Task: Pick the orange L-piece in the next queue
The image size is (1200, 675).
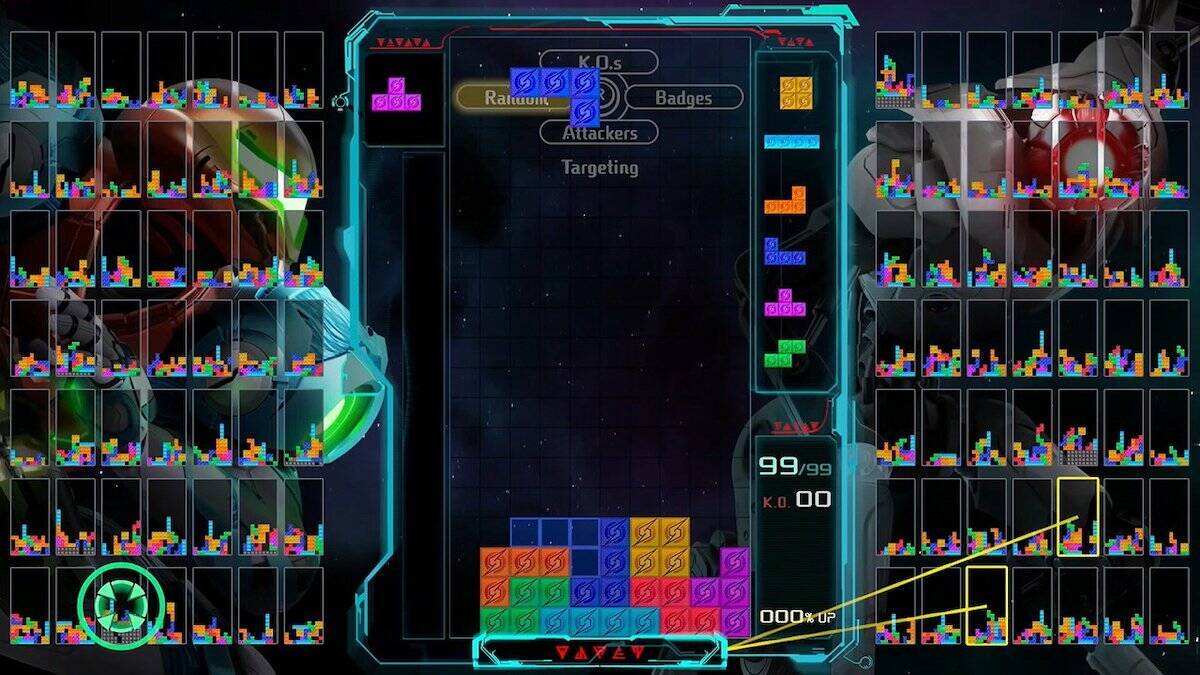Action: (x=786, y=200)
